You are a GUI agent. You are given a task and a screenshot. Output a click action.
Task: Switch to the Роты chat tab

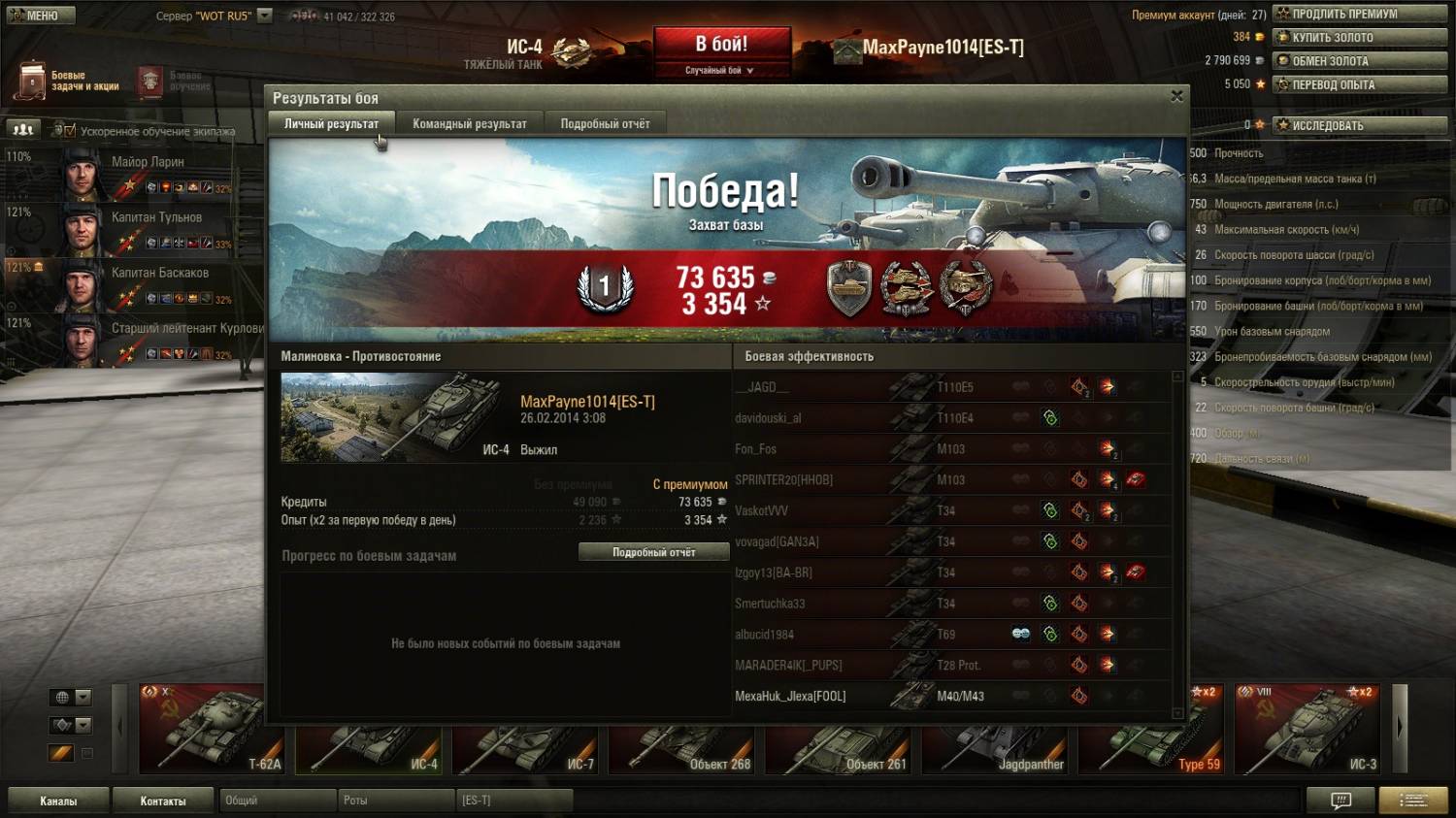[x=394, y=801]
